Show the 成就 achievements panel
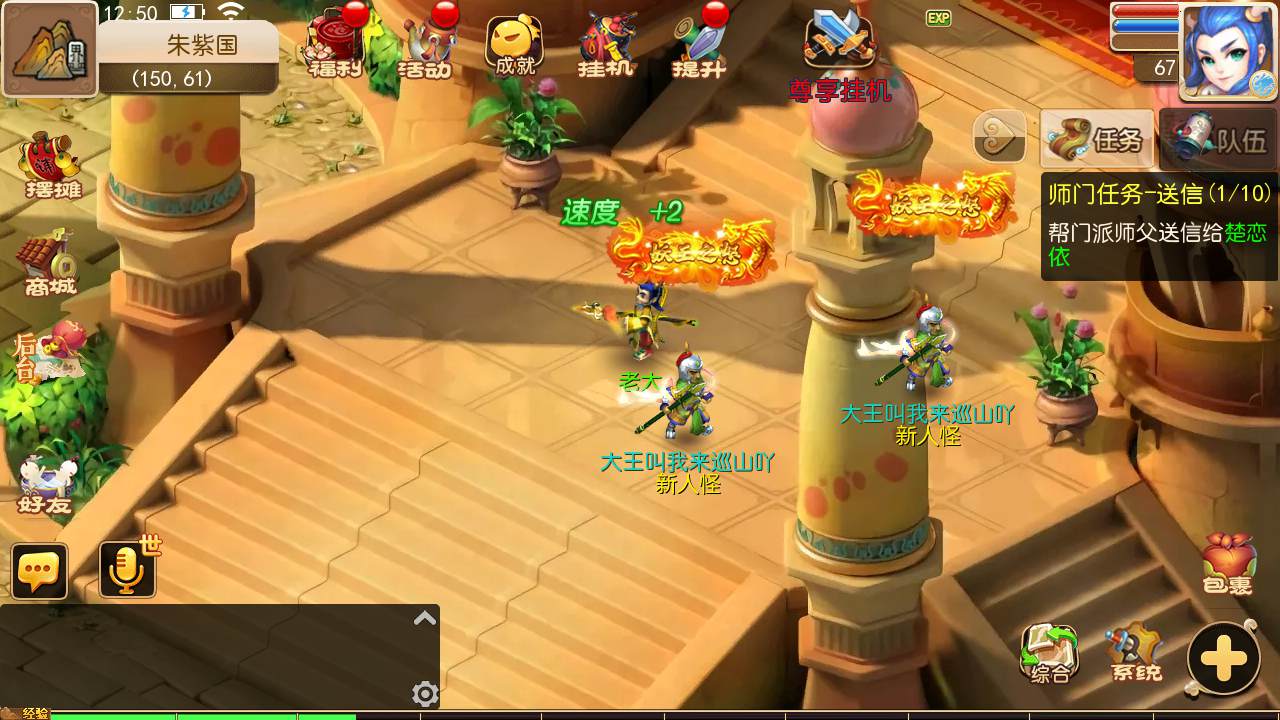The width and height of the screenshot is (1280, 720). 514,46
